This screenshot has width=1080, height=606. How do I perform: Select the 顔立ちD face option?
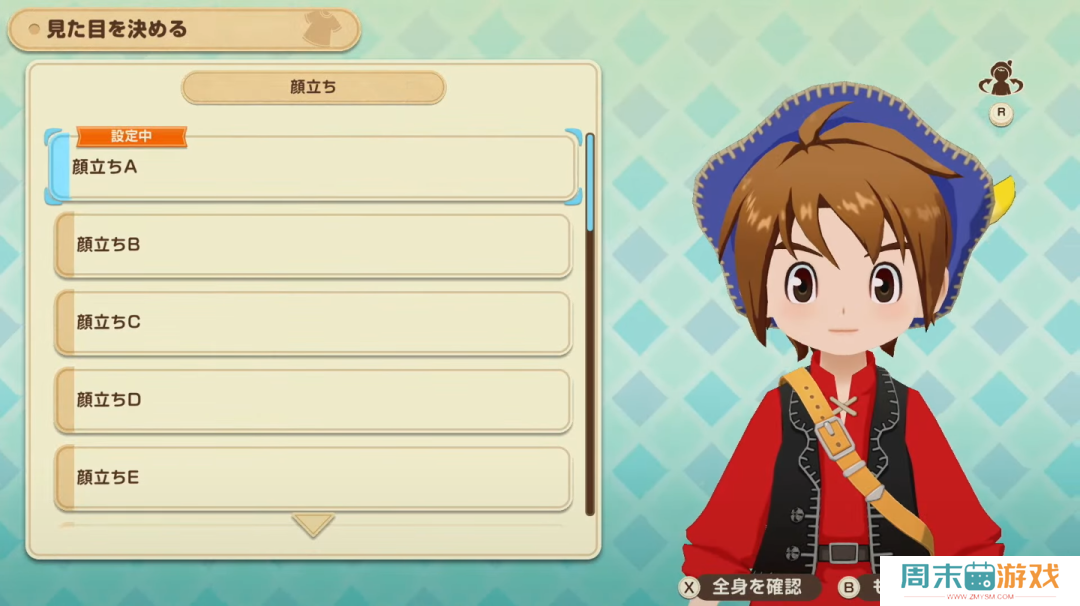[x=313, y=401]
